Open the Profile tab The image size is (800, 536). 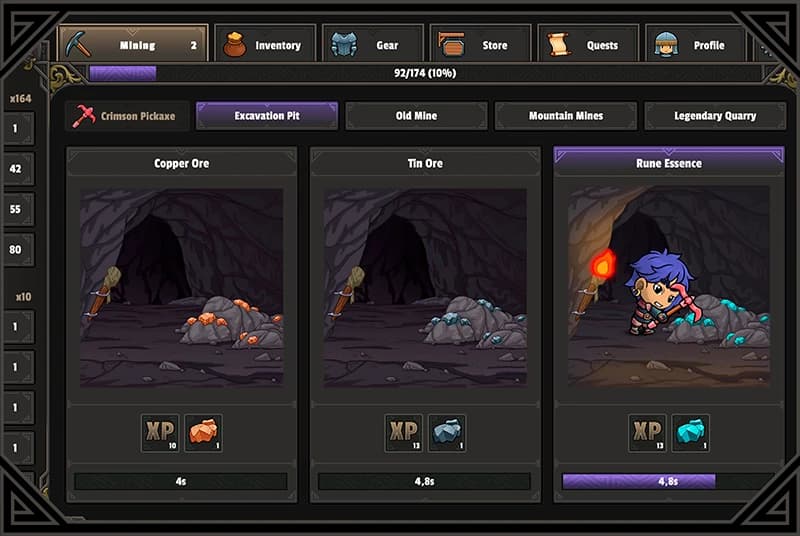point(697,45)
